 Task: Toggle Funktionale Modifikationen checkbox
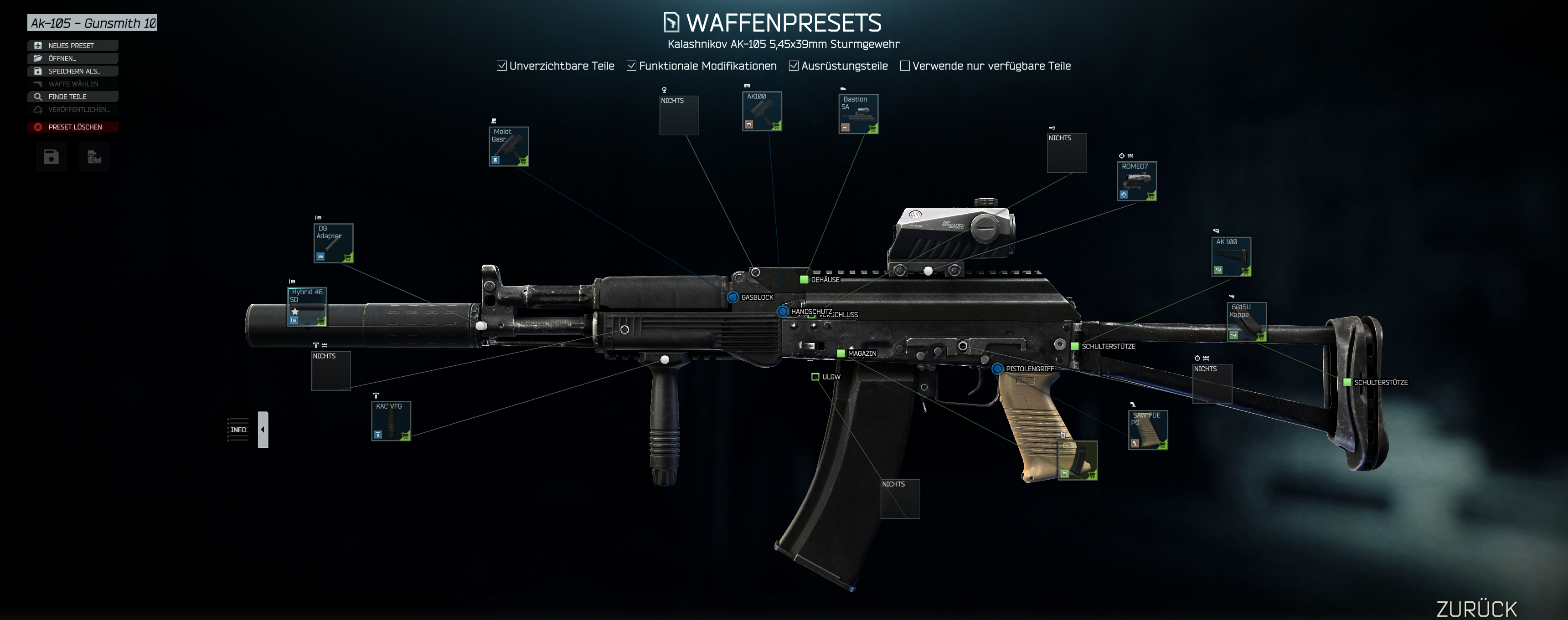click(x=631, y=66)
